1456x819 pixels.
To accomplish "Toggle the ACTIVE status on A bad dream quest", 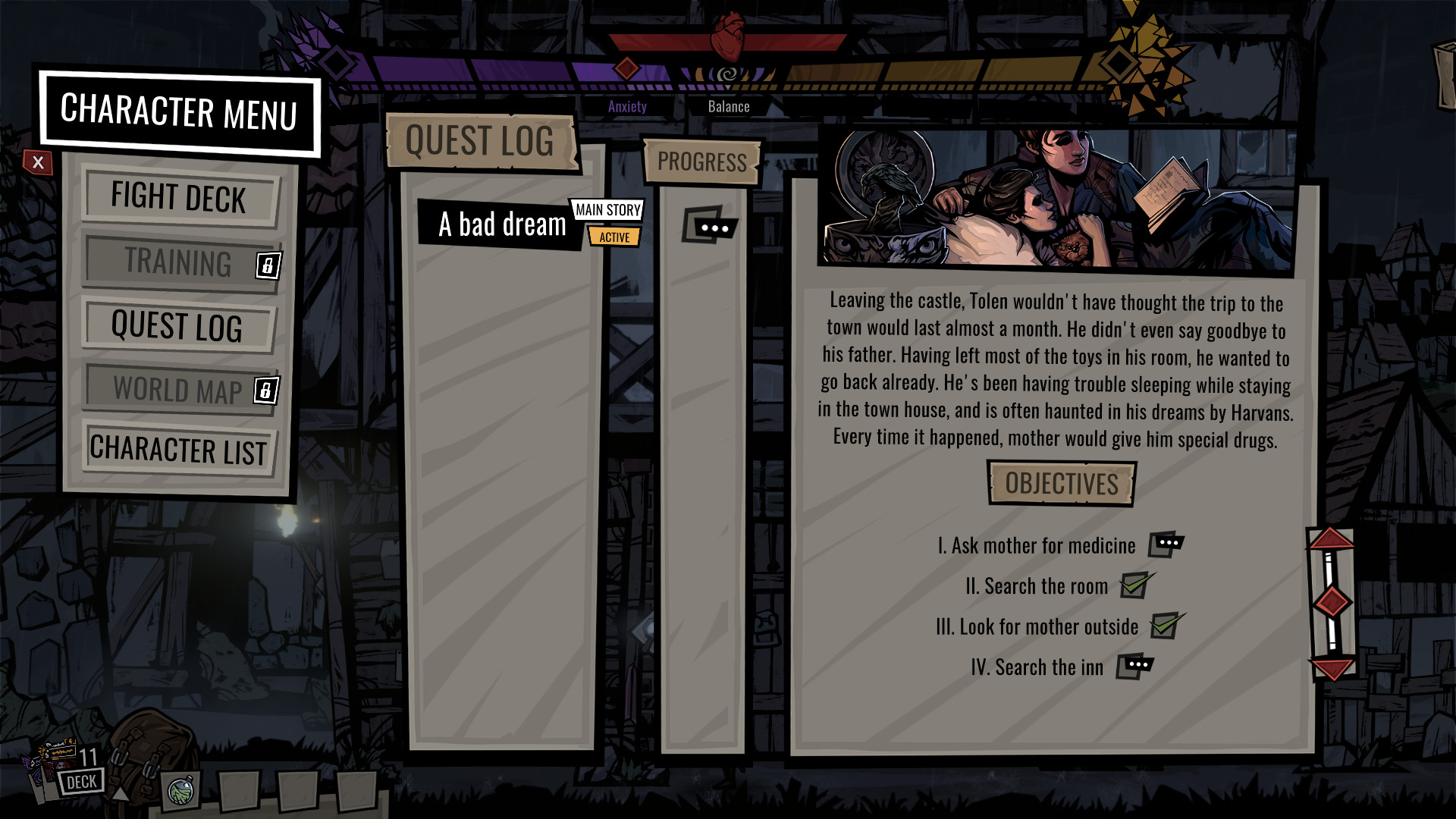I will pos(616,237).
